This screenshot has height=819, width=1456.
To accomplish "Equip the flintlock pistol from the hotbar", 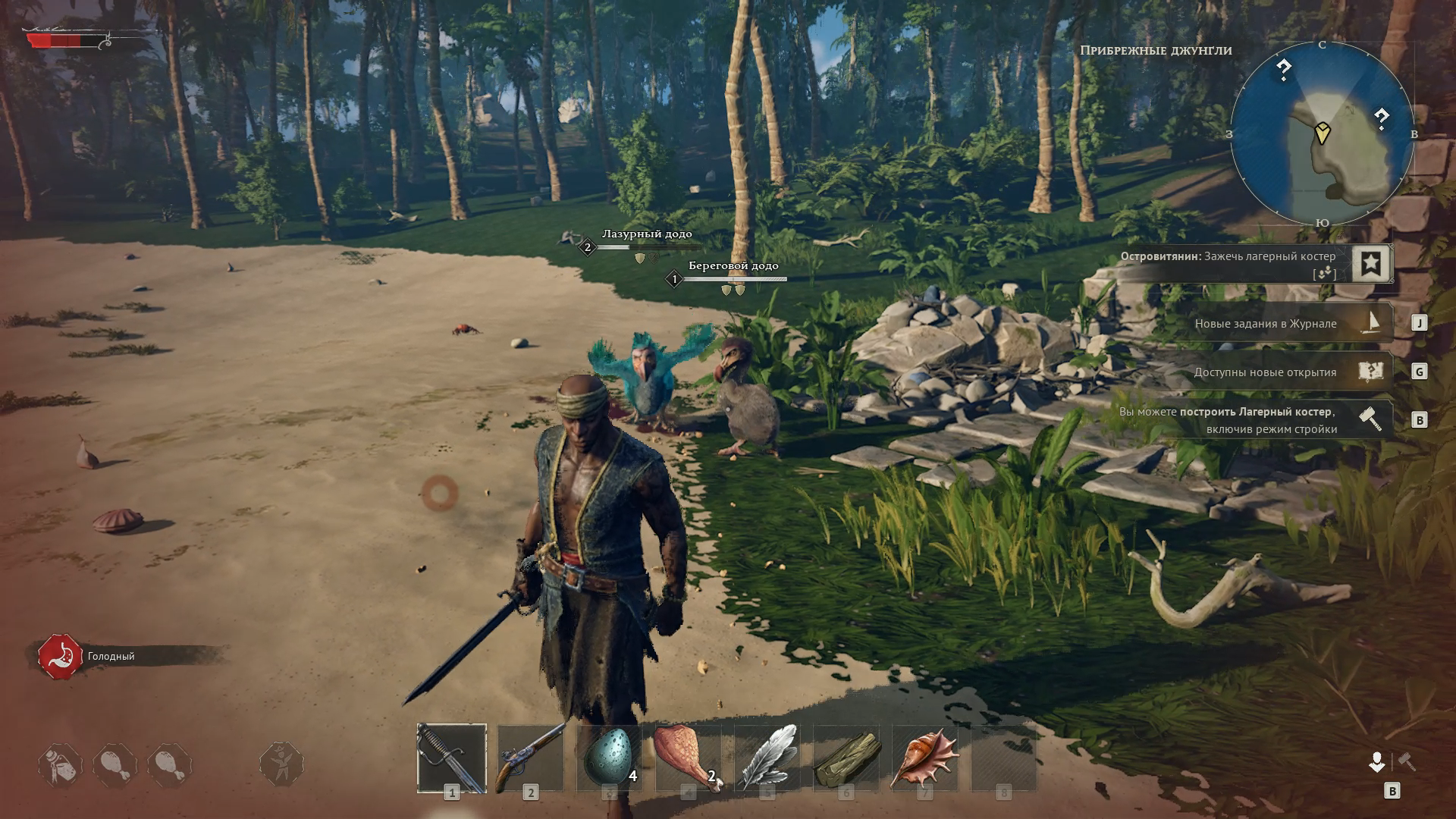I will pyautogui.click(x=531, y=758).
